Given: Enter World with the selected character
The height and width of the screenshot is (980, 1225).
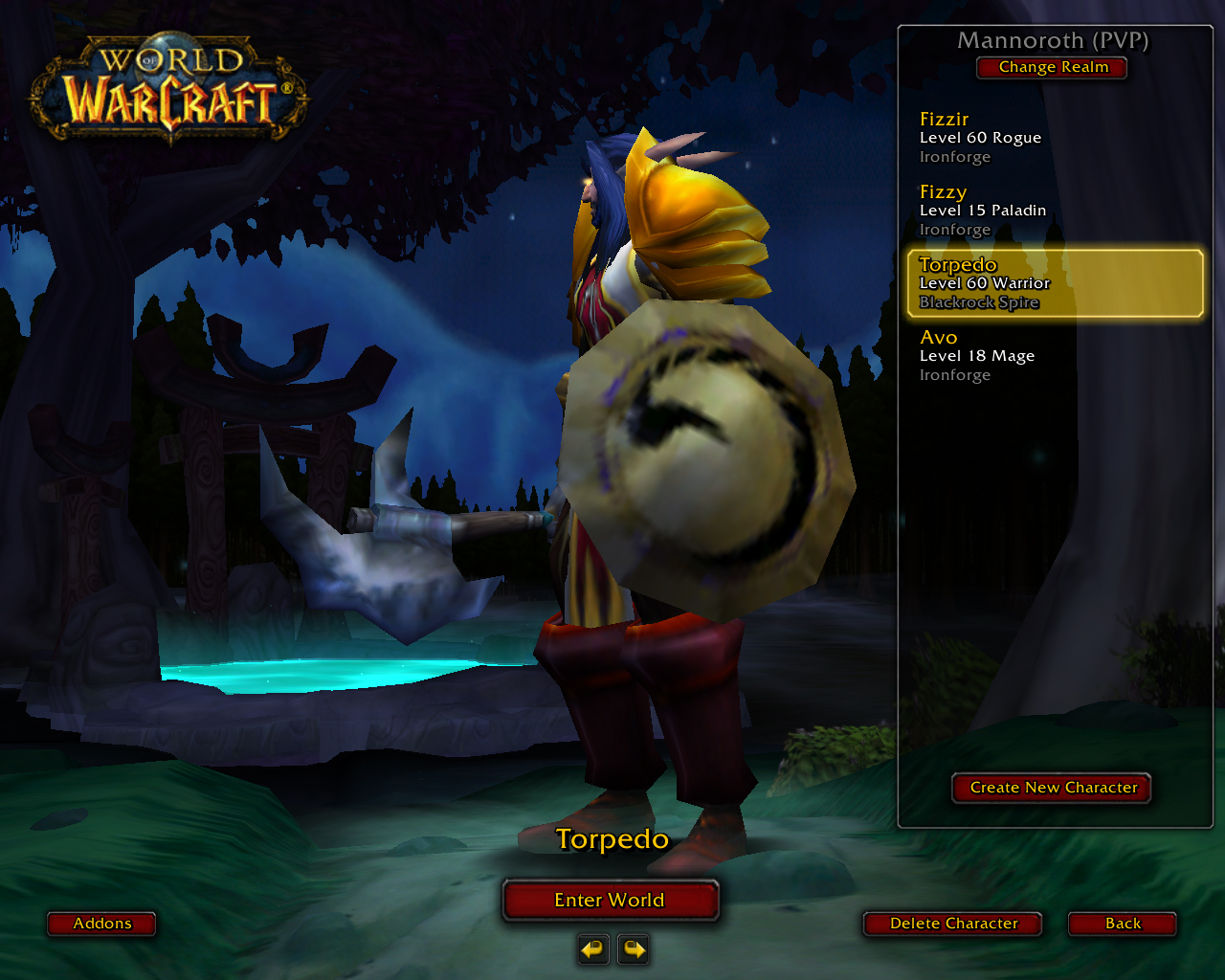Looking at the screenshot, I should (x=610, y=900).
